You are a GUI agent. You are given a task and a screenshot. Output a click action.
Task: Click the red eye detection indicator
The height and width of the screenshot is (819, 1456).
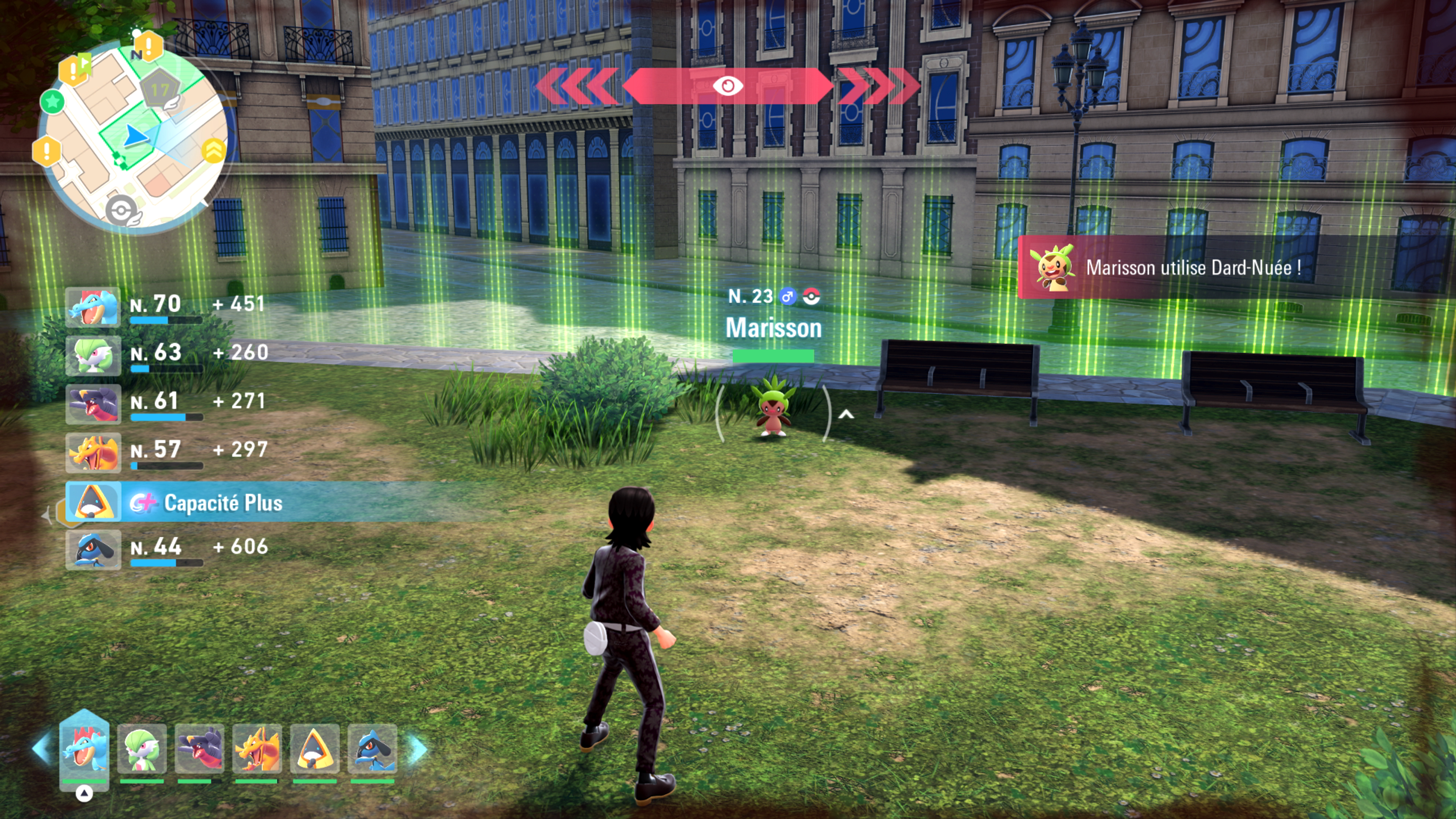[x=728, y=86]
